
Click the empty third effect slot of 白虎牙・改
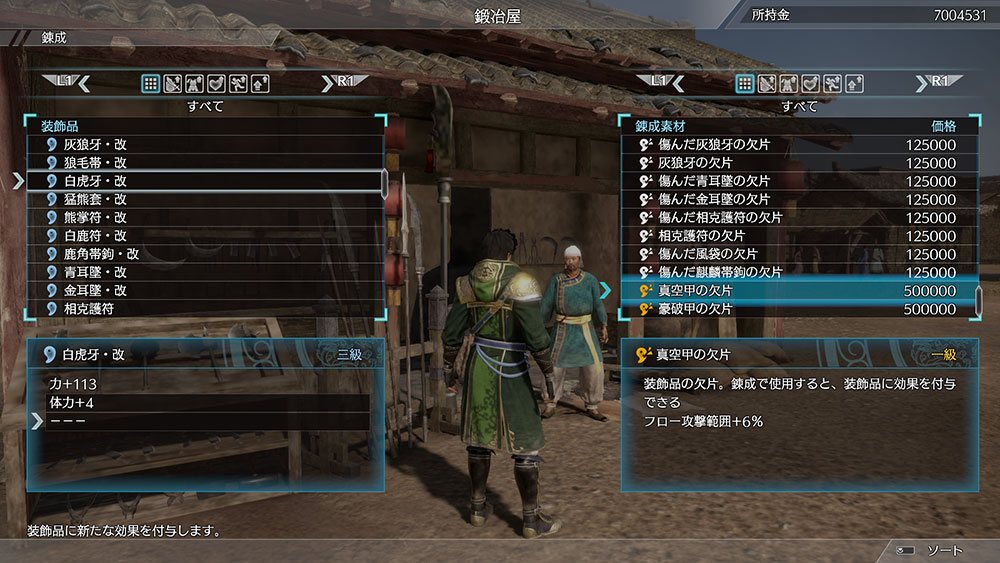(x=205, y=421)
